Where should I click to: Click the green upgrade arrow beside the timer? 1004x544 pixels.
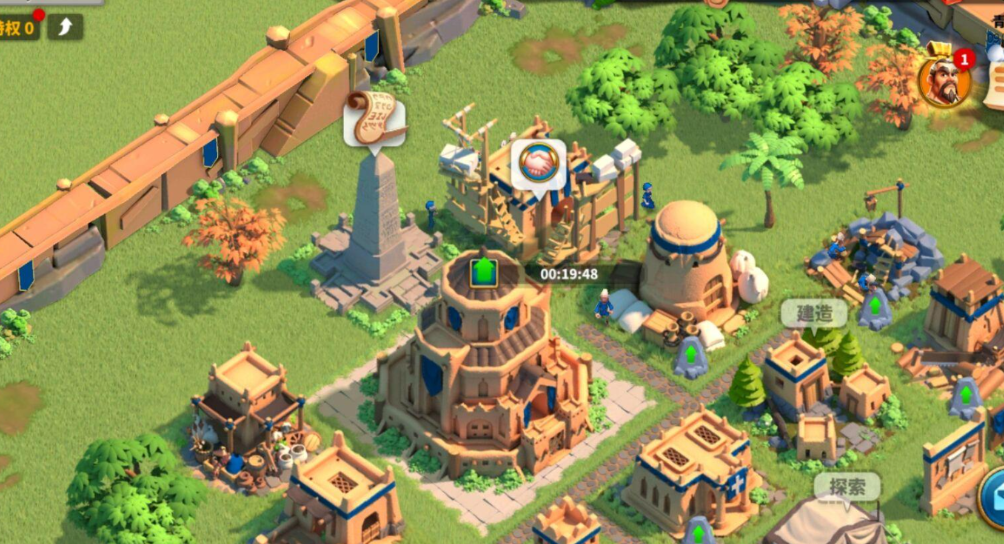484,271
